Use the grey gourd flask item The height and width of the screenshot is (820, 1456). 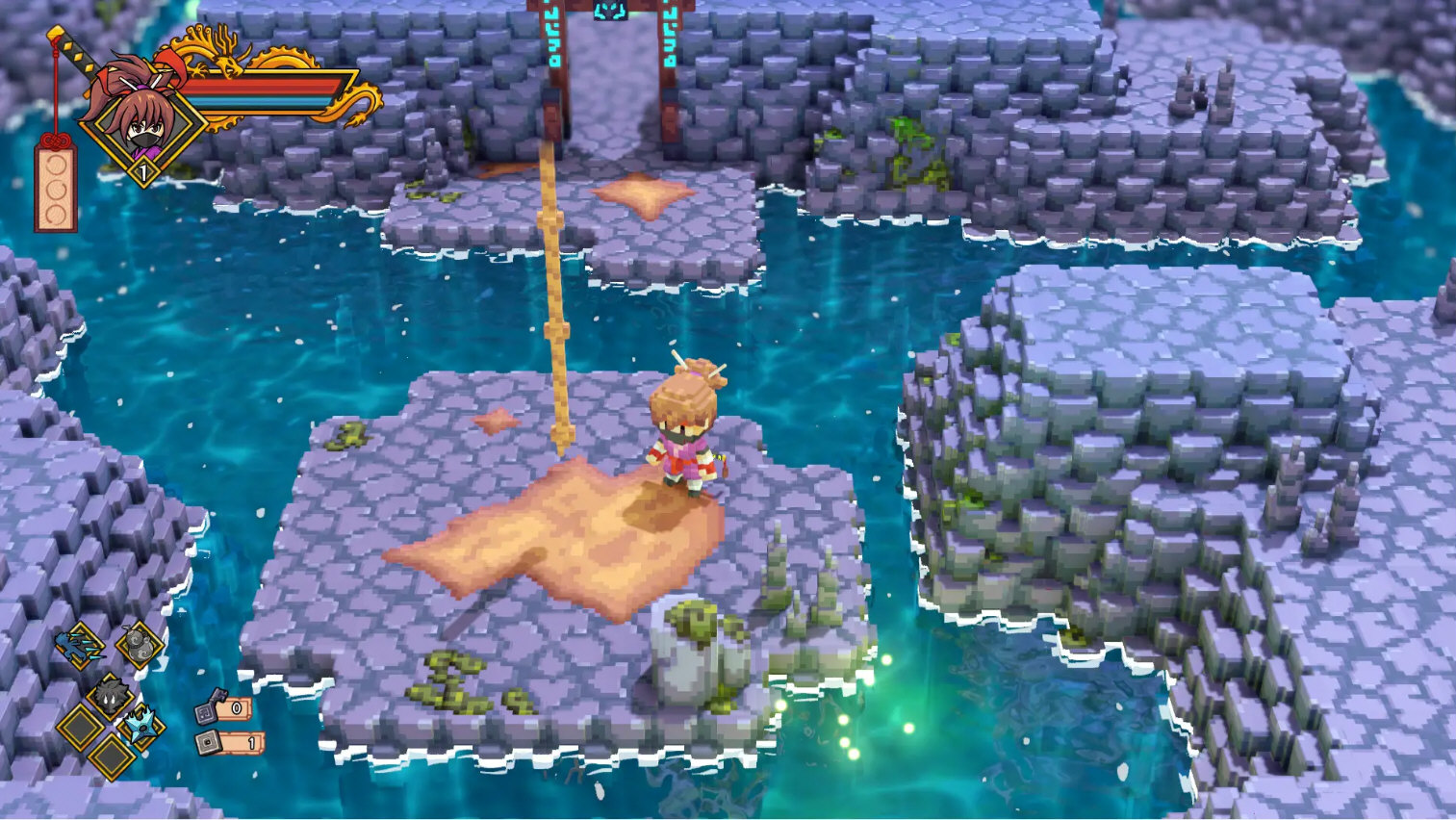(138, 644)
